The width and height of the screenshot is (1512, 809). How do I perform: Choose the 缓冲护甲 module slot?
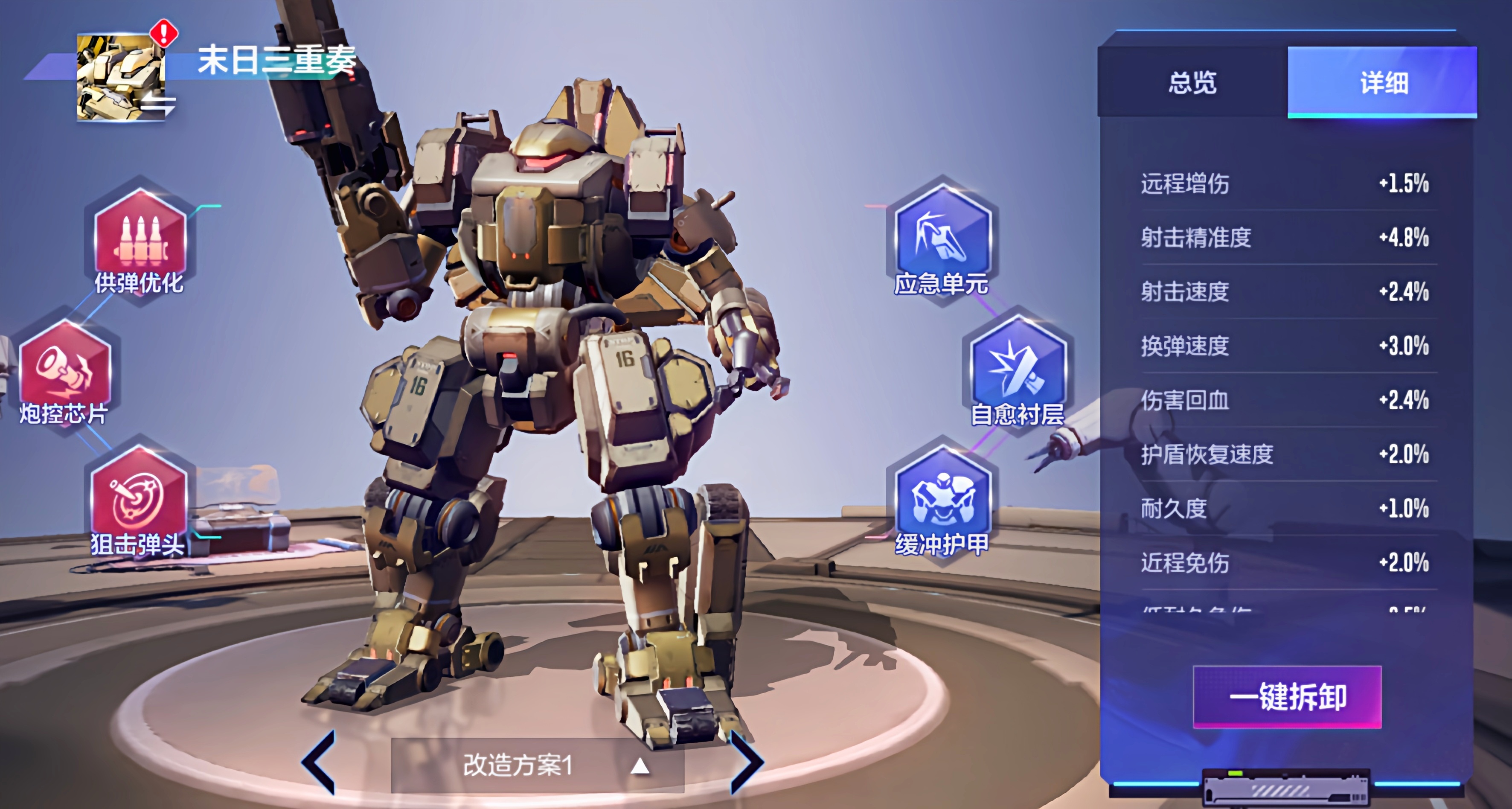(942, 500)
